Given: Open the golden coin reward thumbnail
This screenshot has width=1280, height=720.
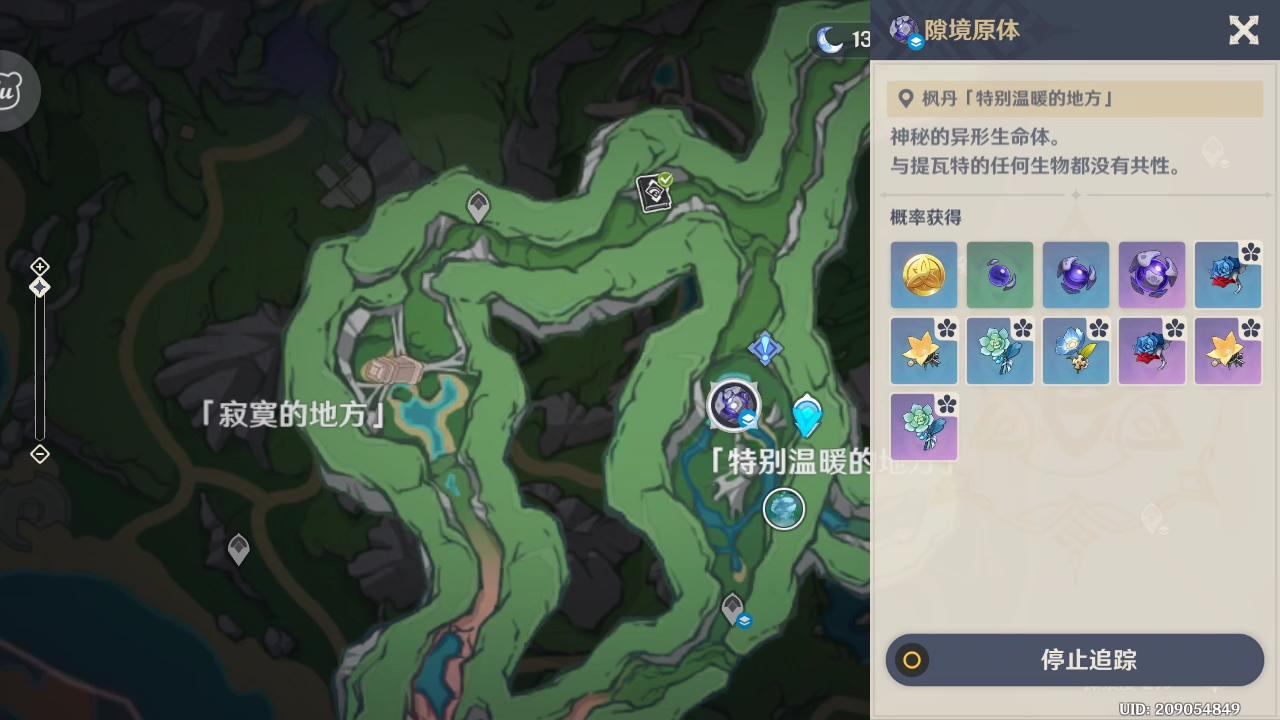Looking at the screenshot, I should click(923, 274).
